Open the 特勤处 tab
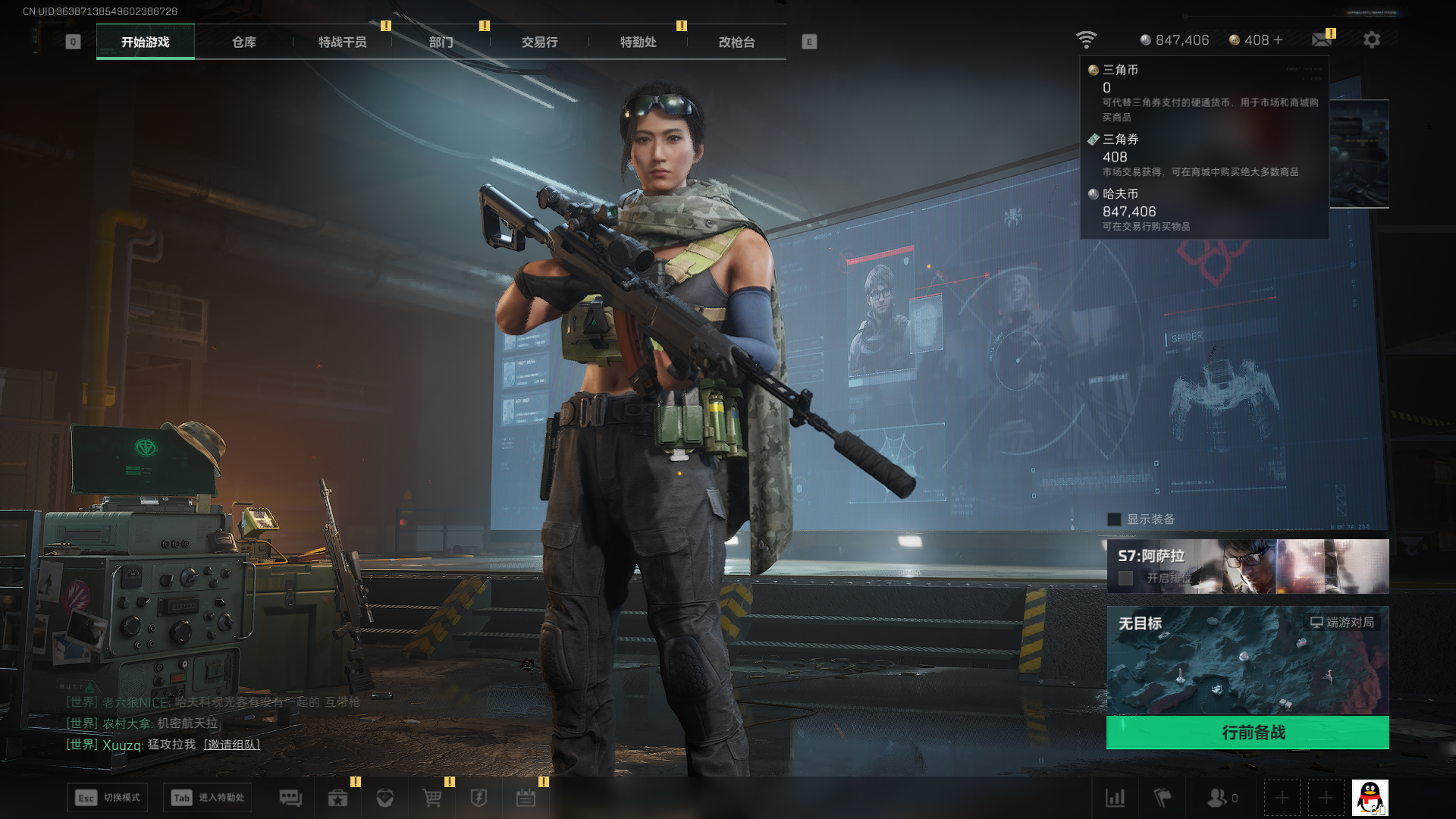 click(x=638, y=42)
